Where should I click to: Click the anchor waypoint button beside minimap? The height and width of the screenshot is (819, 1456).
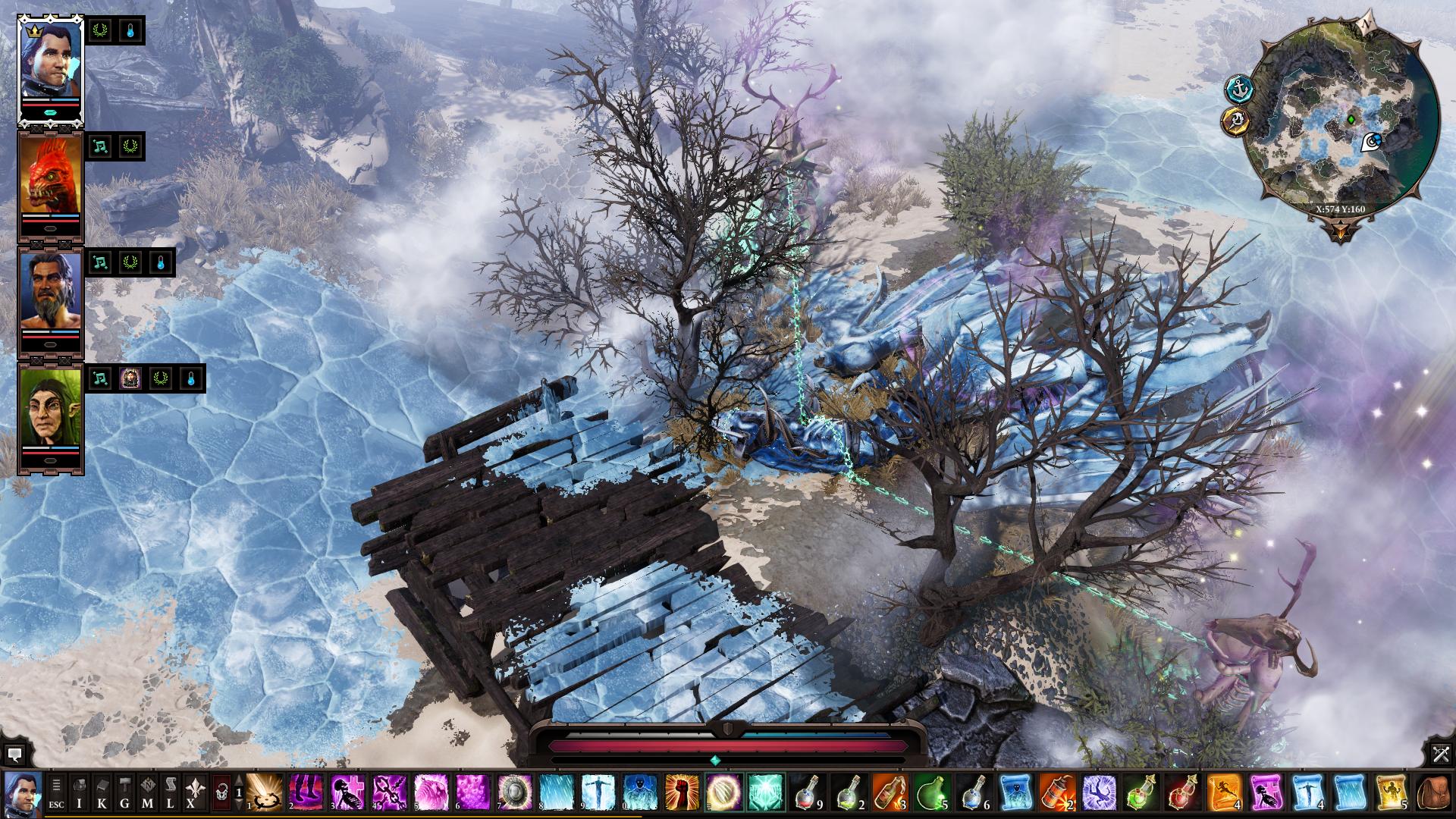point(1238,89)
